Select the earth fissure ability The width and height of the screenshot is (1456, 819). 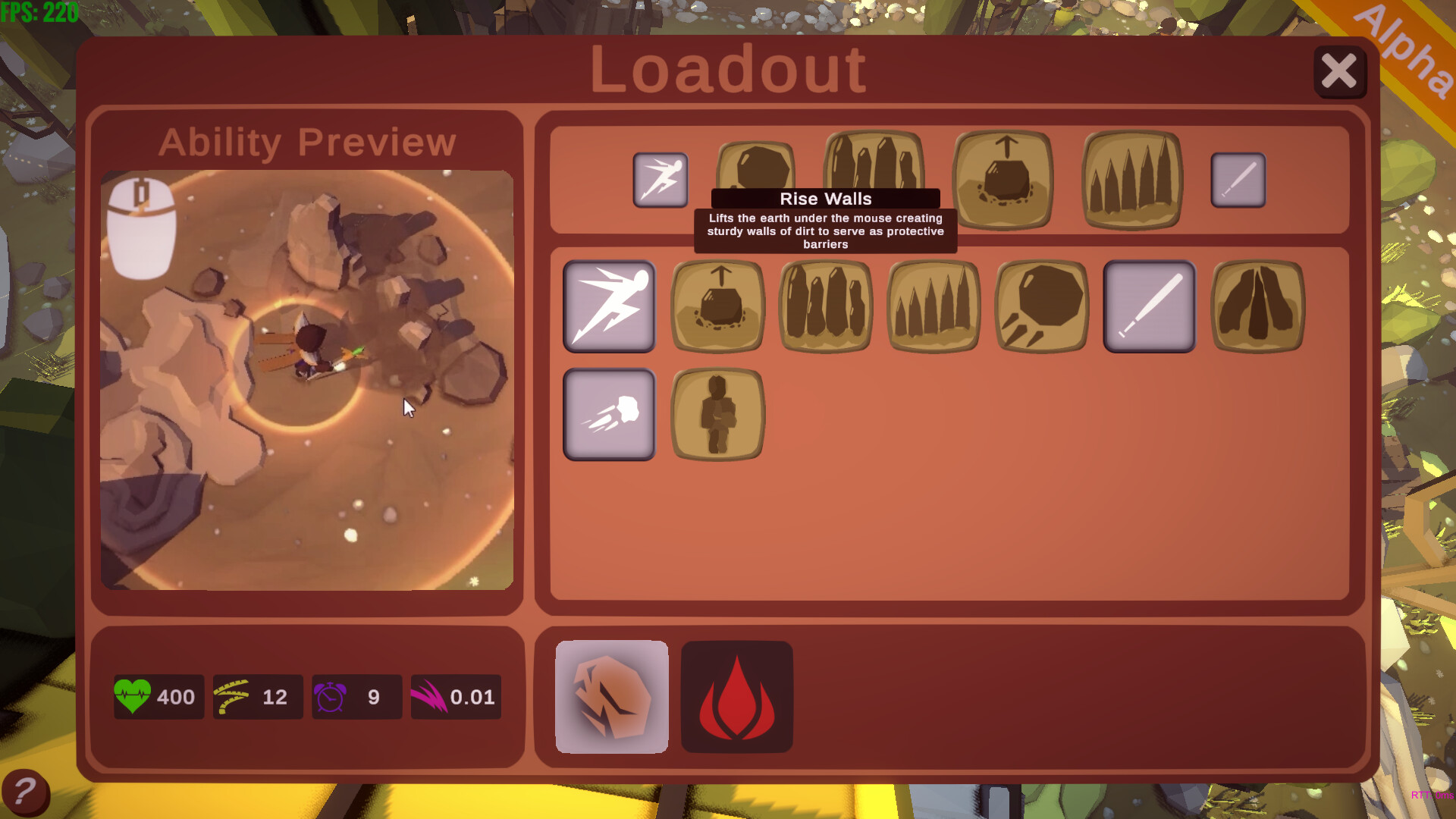tap(1258, 306)
